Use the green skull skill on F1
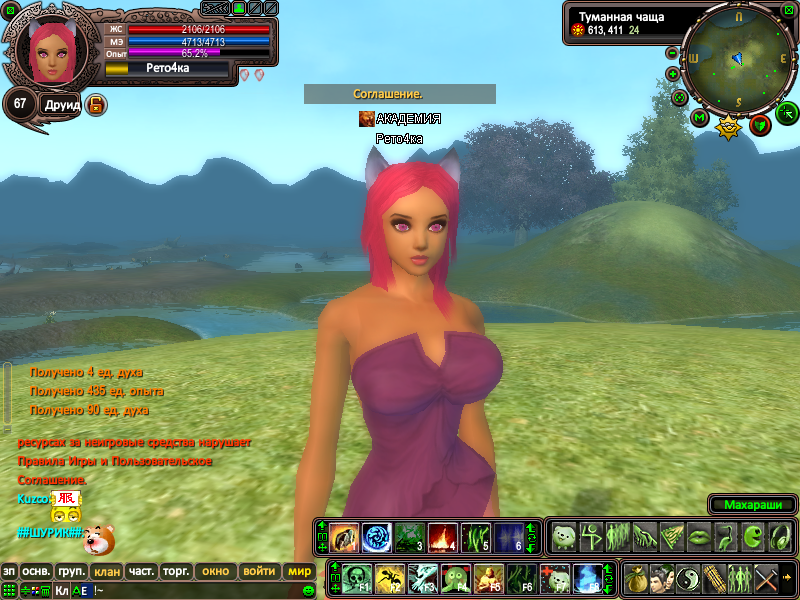 coord(358,578)
